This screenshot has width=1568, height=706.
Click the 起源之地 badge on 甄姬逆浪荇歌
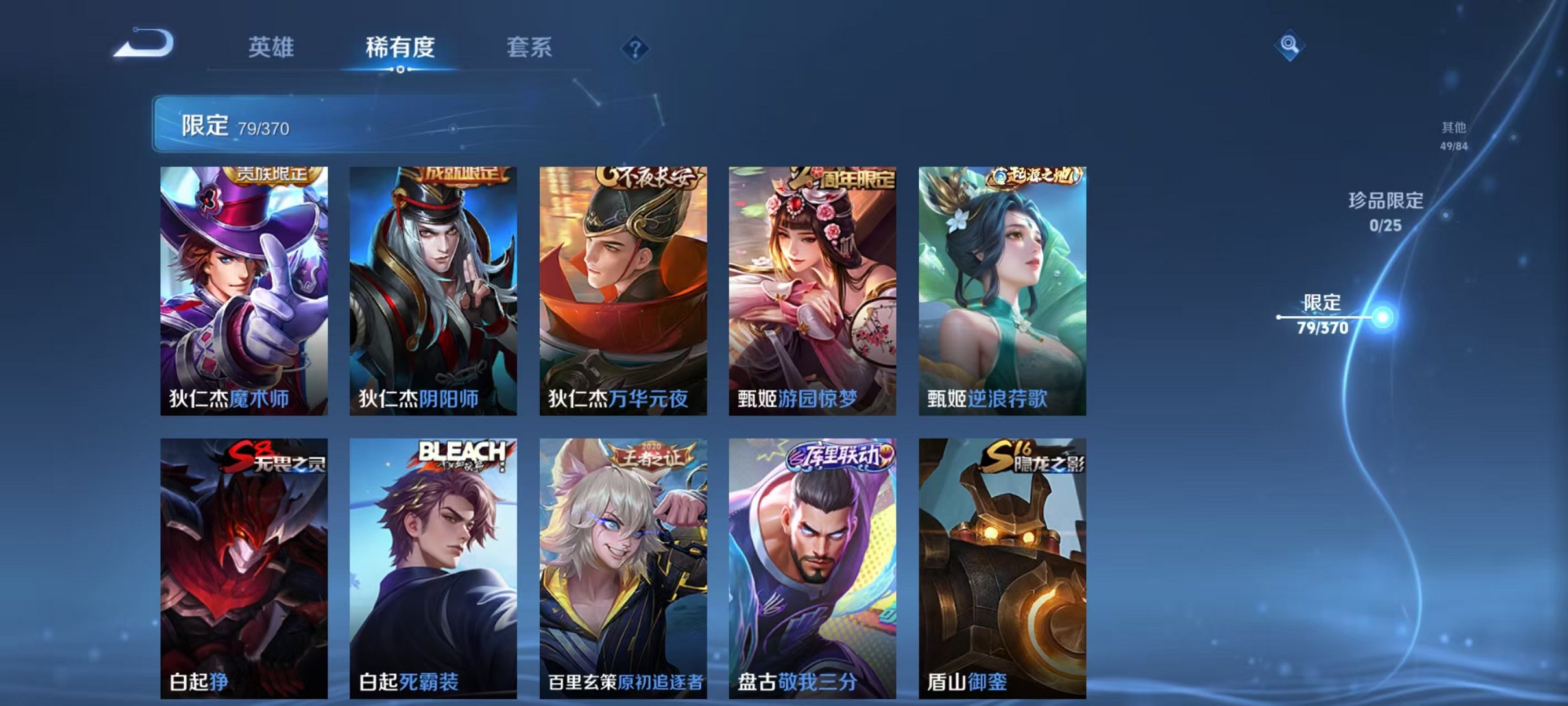pos(1033,175)
